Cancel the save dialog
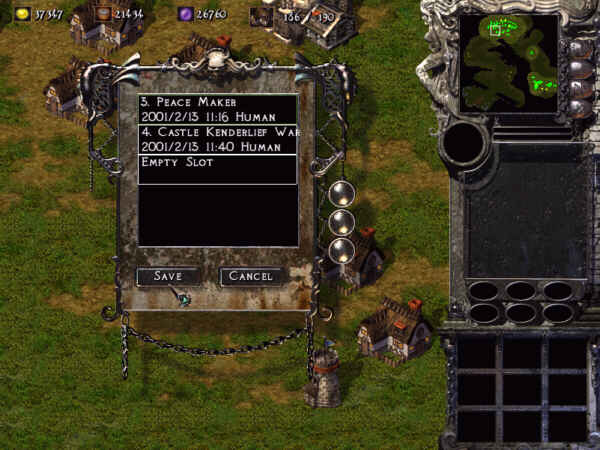 pyautogui.click(x=252, y=276)
